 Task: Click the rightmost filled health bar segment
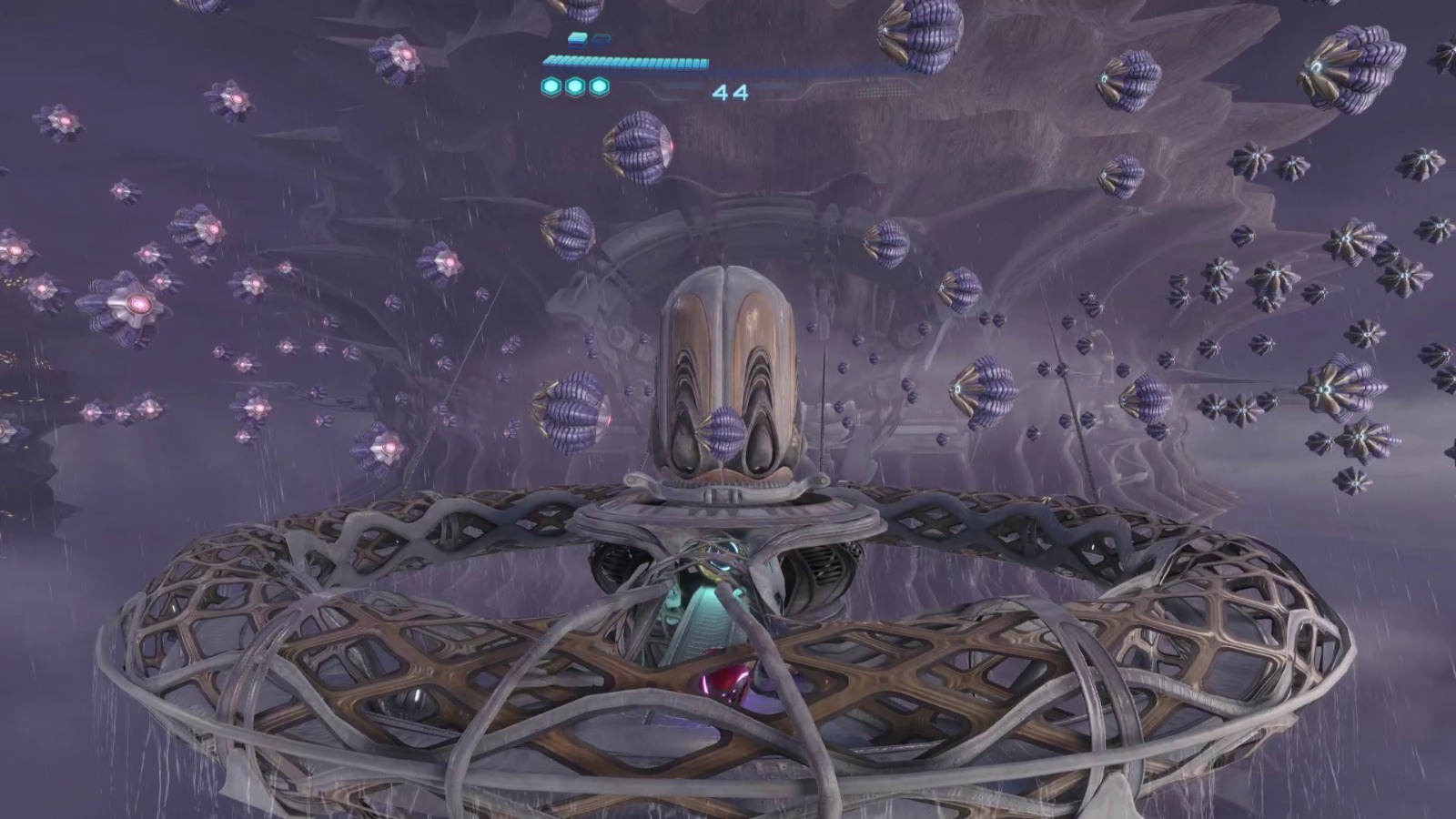pos(703,60)
